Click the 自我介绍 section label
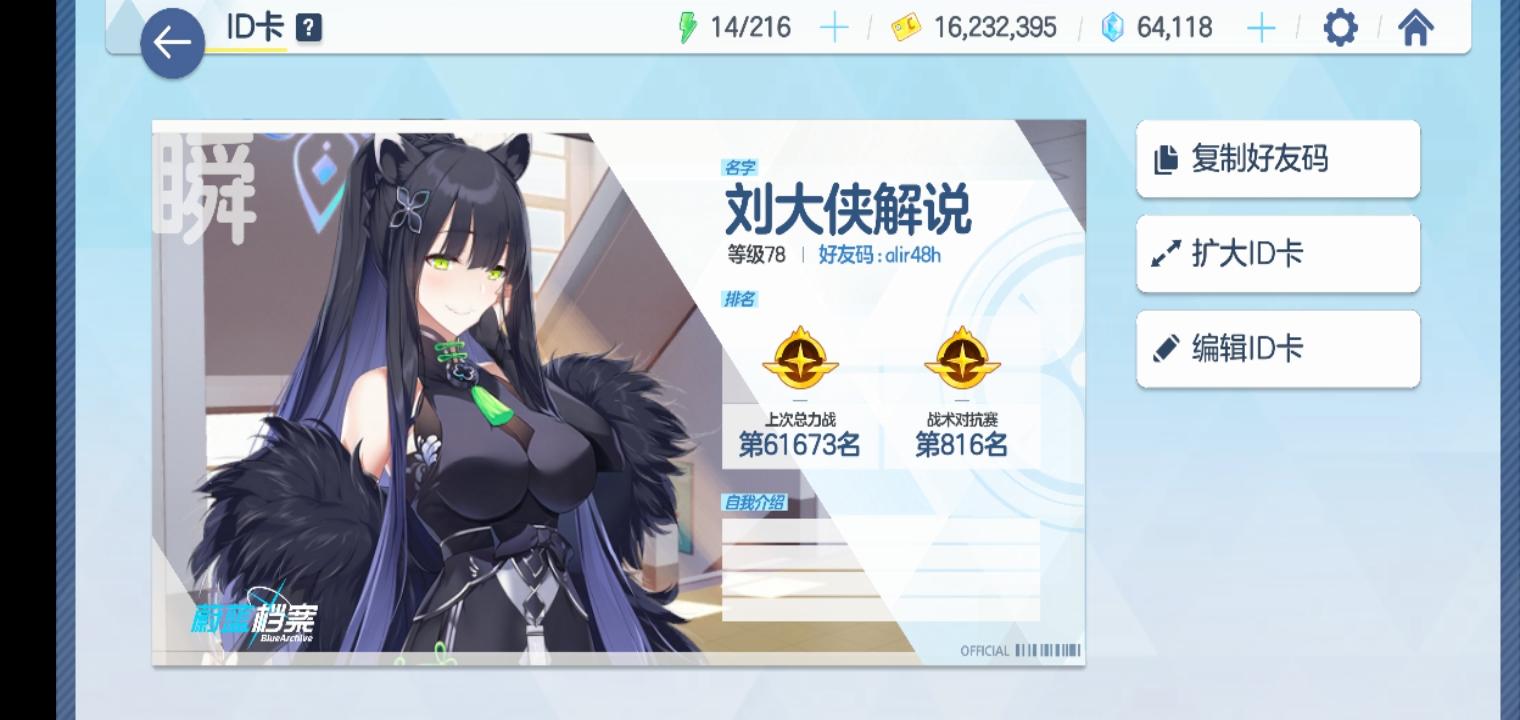This screenshot has width=1520, height=720. (x=756, y=503)
